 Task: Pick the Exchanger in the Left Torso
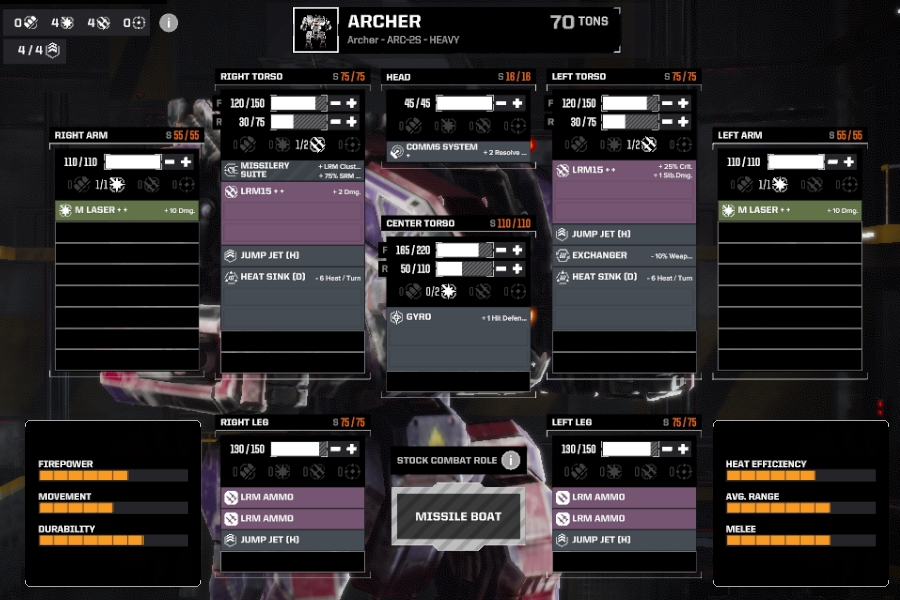pos(624,256)
